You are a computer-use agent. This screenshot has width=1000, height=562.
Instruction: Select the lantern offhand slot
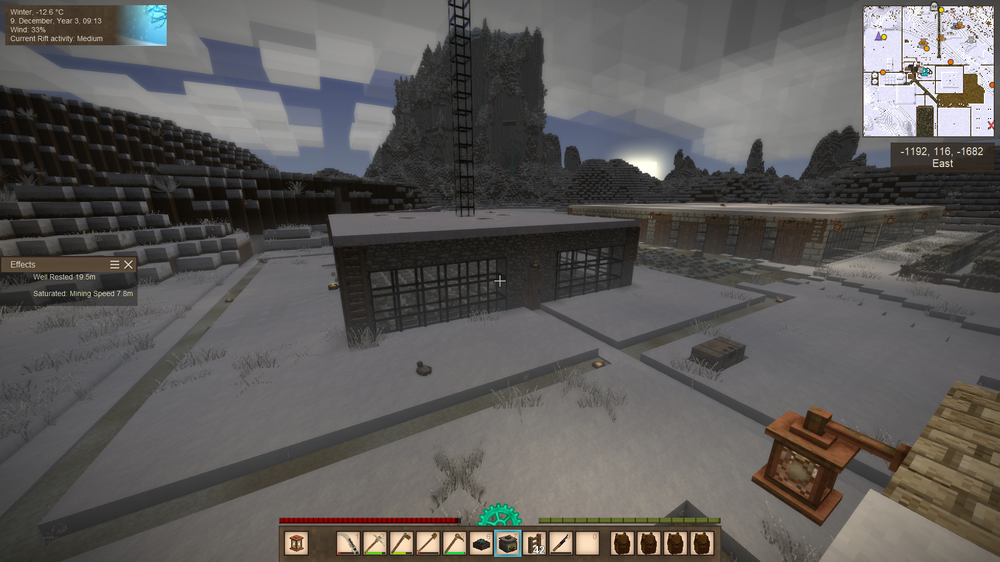click(297, 543)
